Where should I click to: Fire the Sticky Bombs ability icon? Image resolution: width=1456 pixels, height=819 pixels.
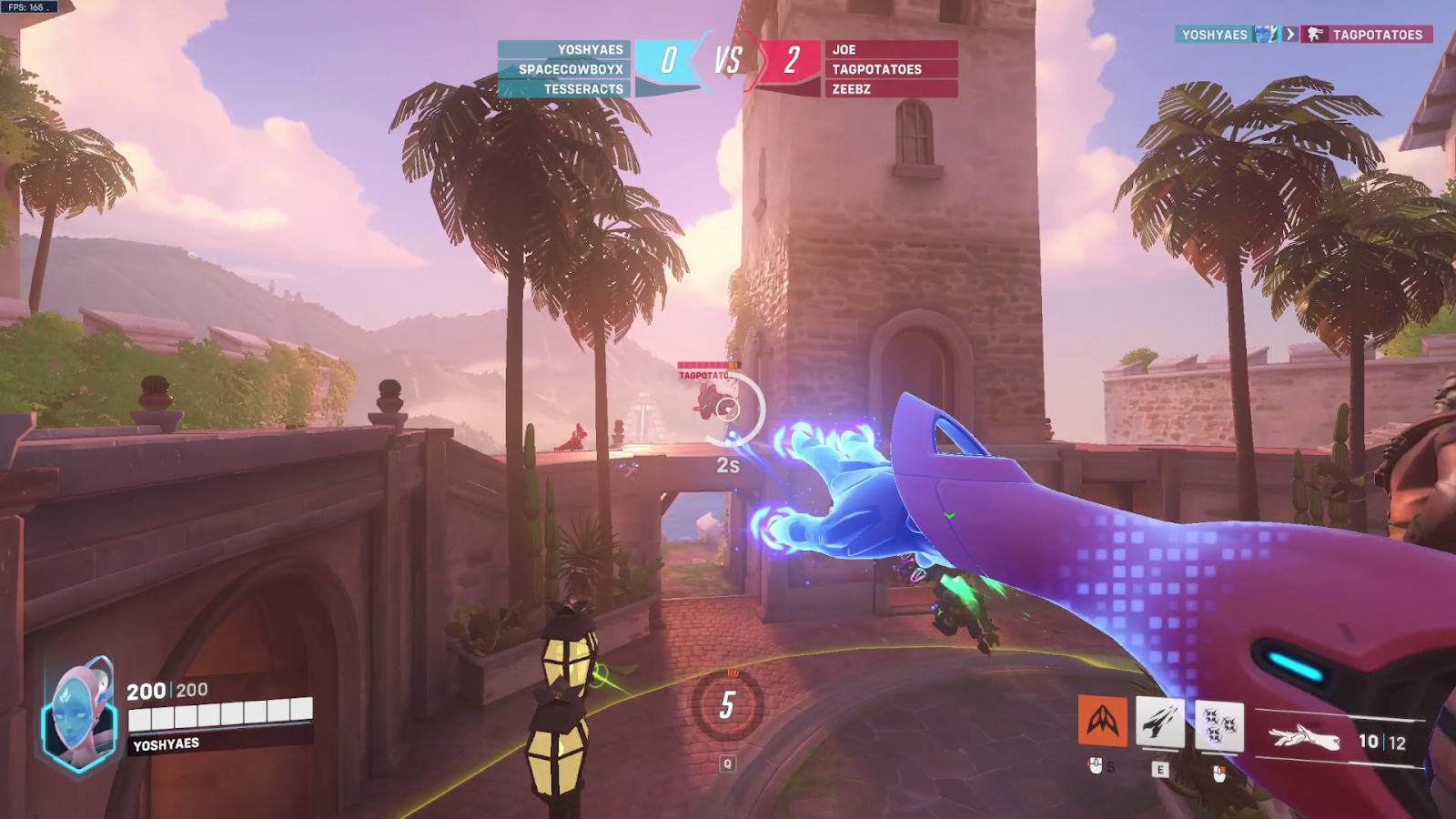pos(1218,726)
